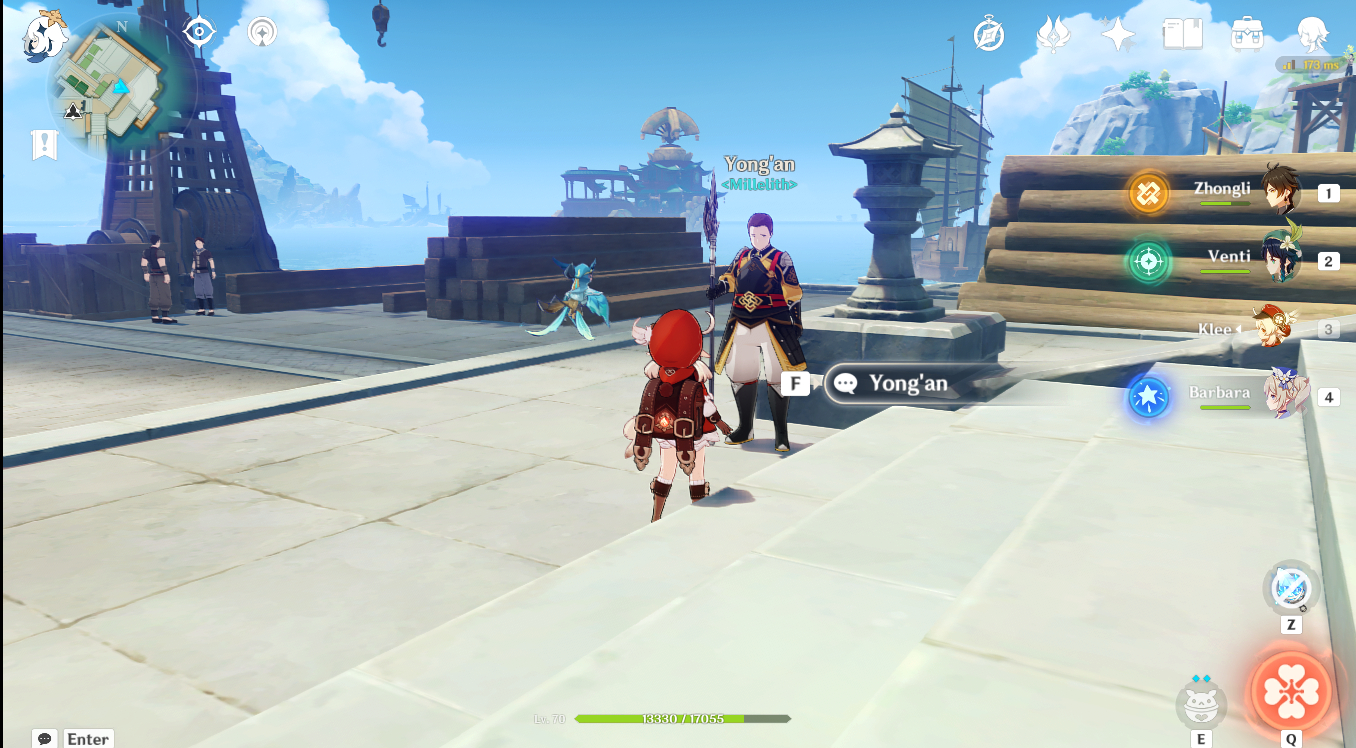Open the Wish star icon
1356x748 pixels.
coord(1117,35)
